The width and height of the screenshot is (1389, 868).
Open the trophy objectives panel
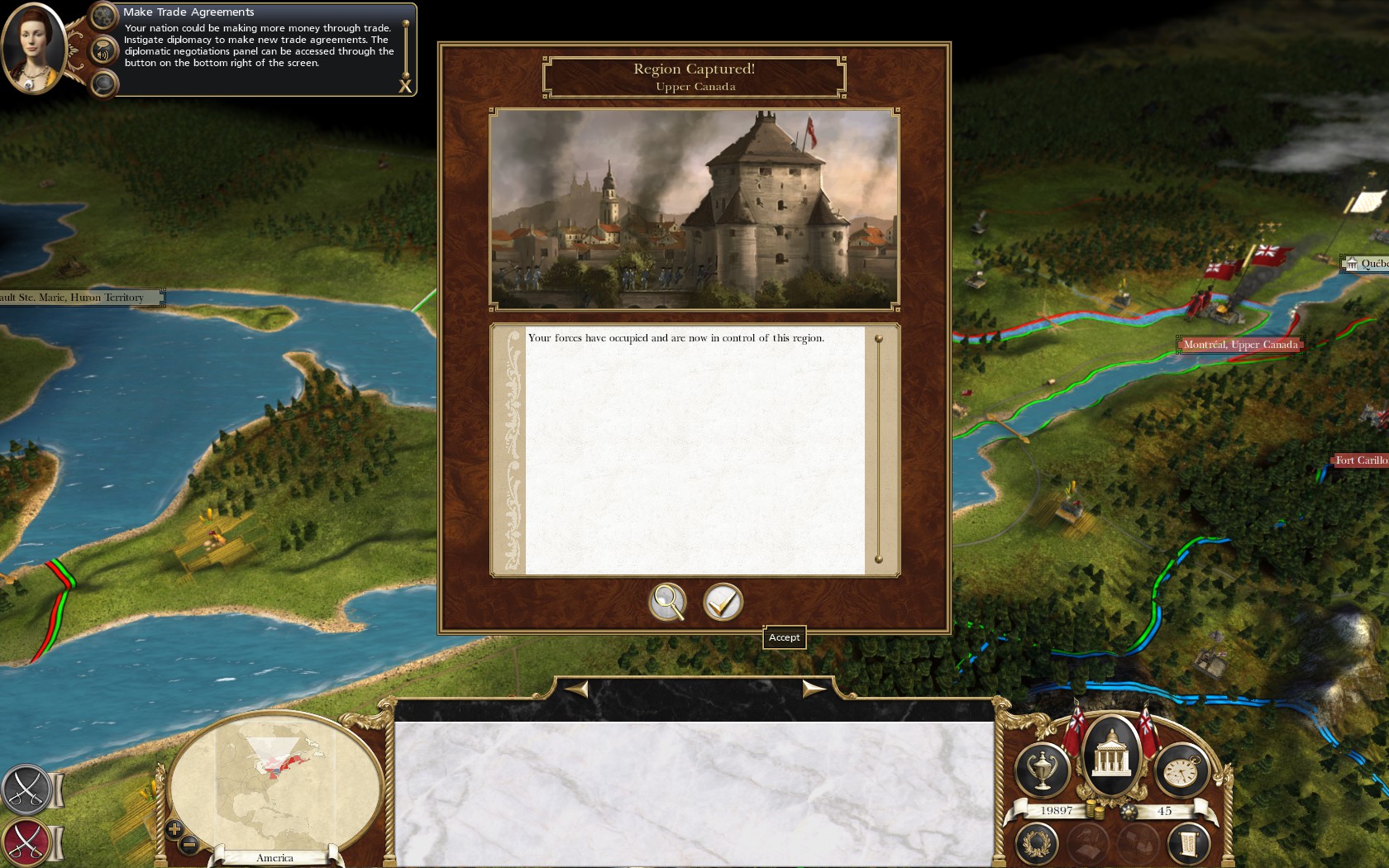click(1041, 770)
